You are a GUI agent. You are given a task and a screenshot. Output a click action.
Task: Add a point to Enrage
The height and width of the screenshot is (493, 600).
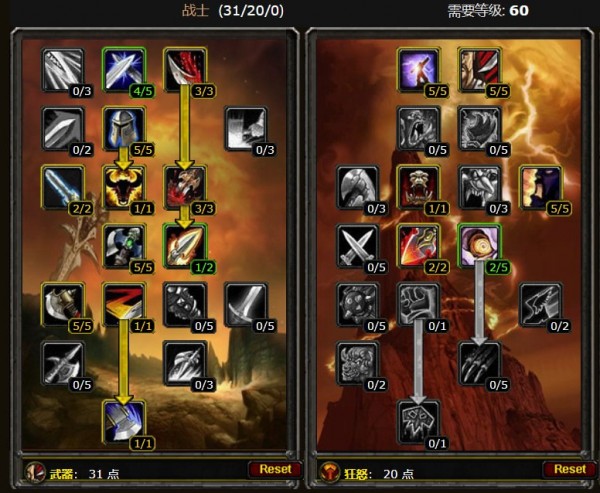click(x=479, y=243)
